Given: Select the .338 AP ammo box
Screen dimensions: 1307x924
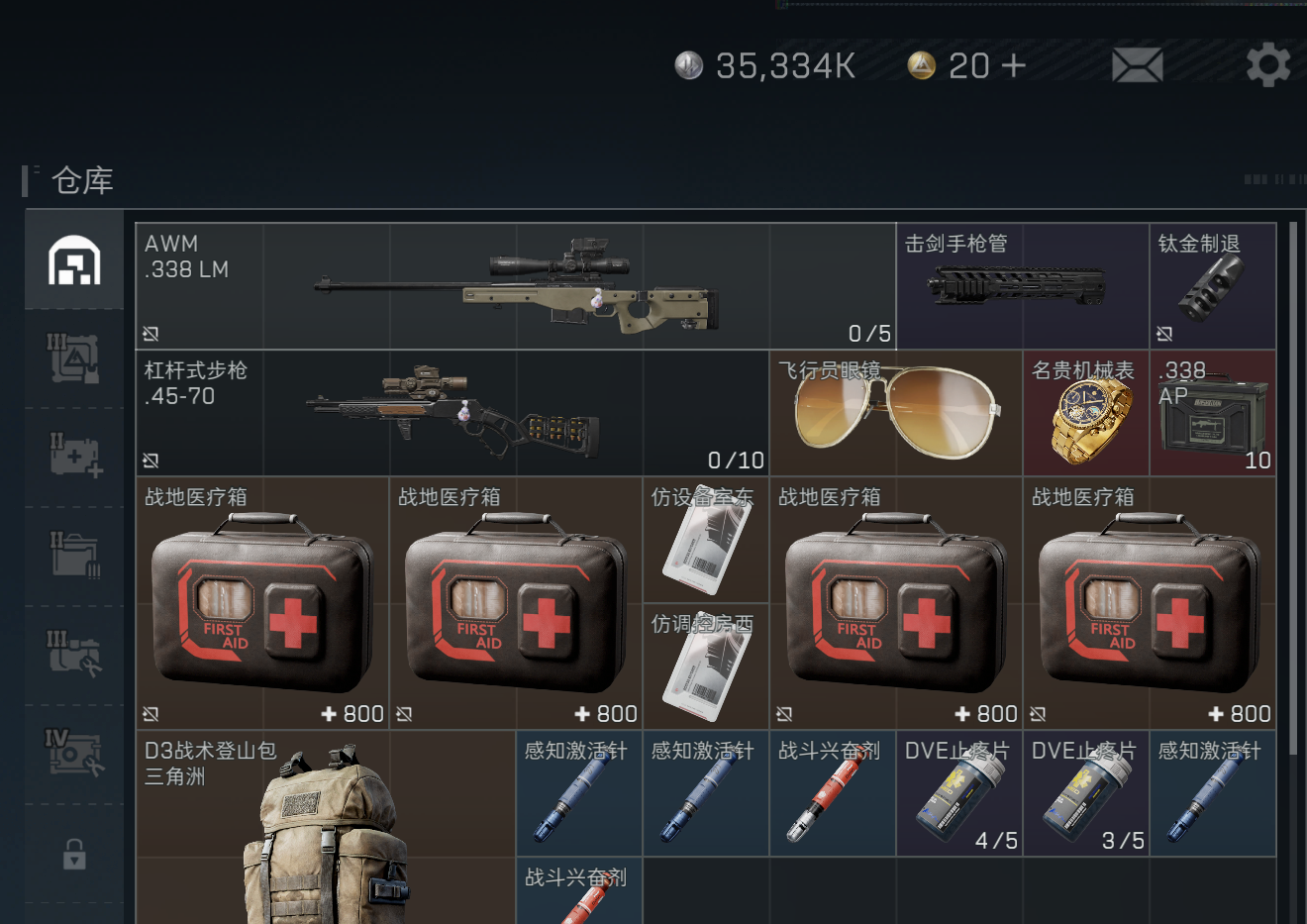Looking at the screenshot, I should [1212, 413].
